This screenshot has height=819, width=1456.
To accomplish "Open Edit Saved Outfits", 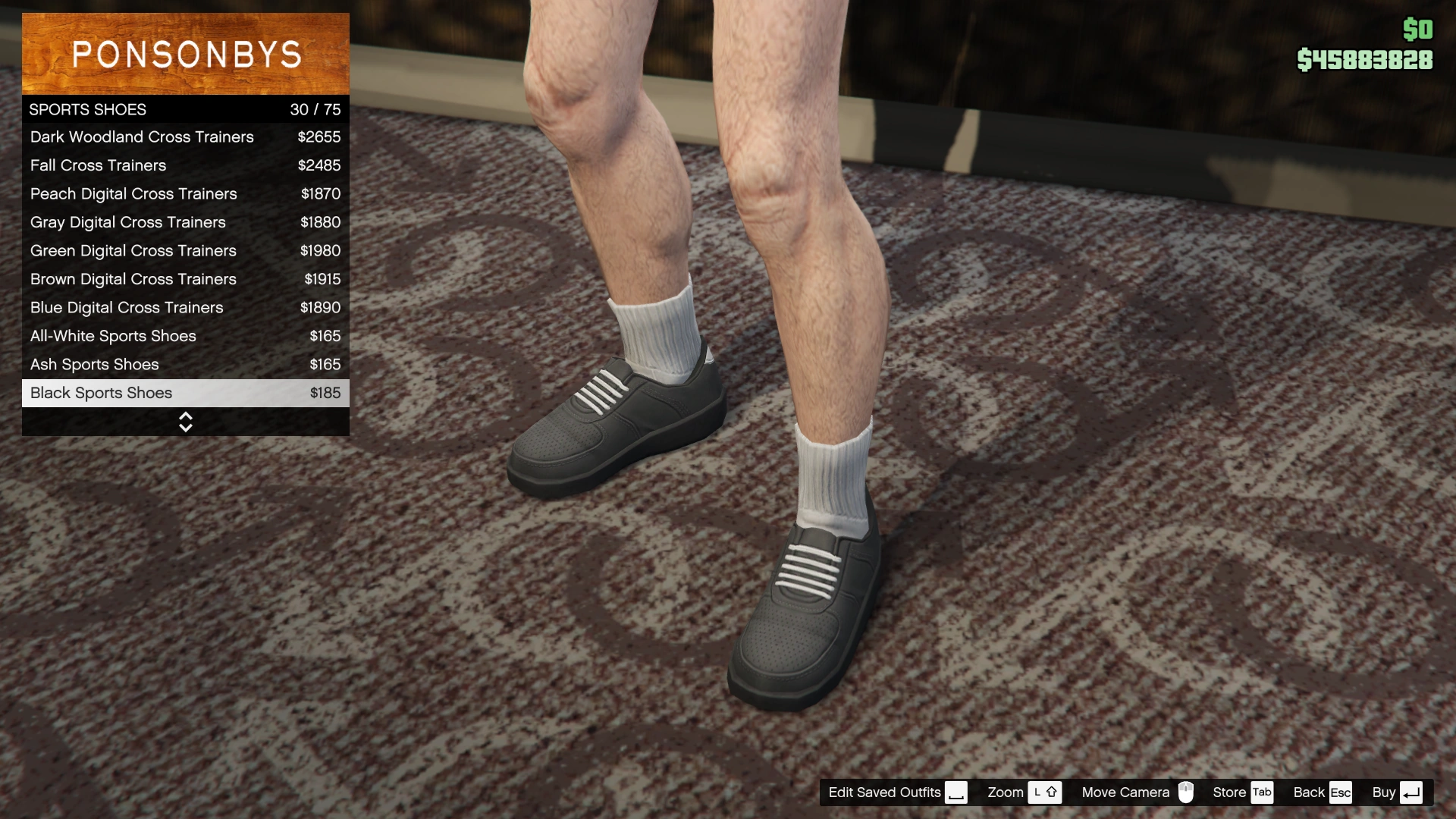I will tap(884, 792).
